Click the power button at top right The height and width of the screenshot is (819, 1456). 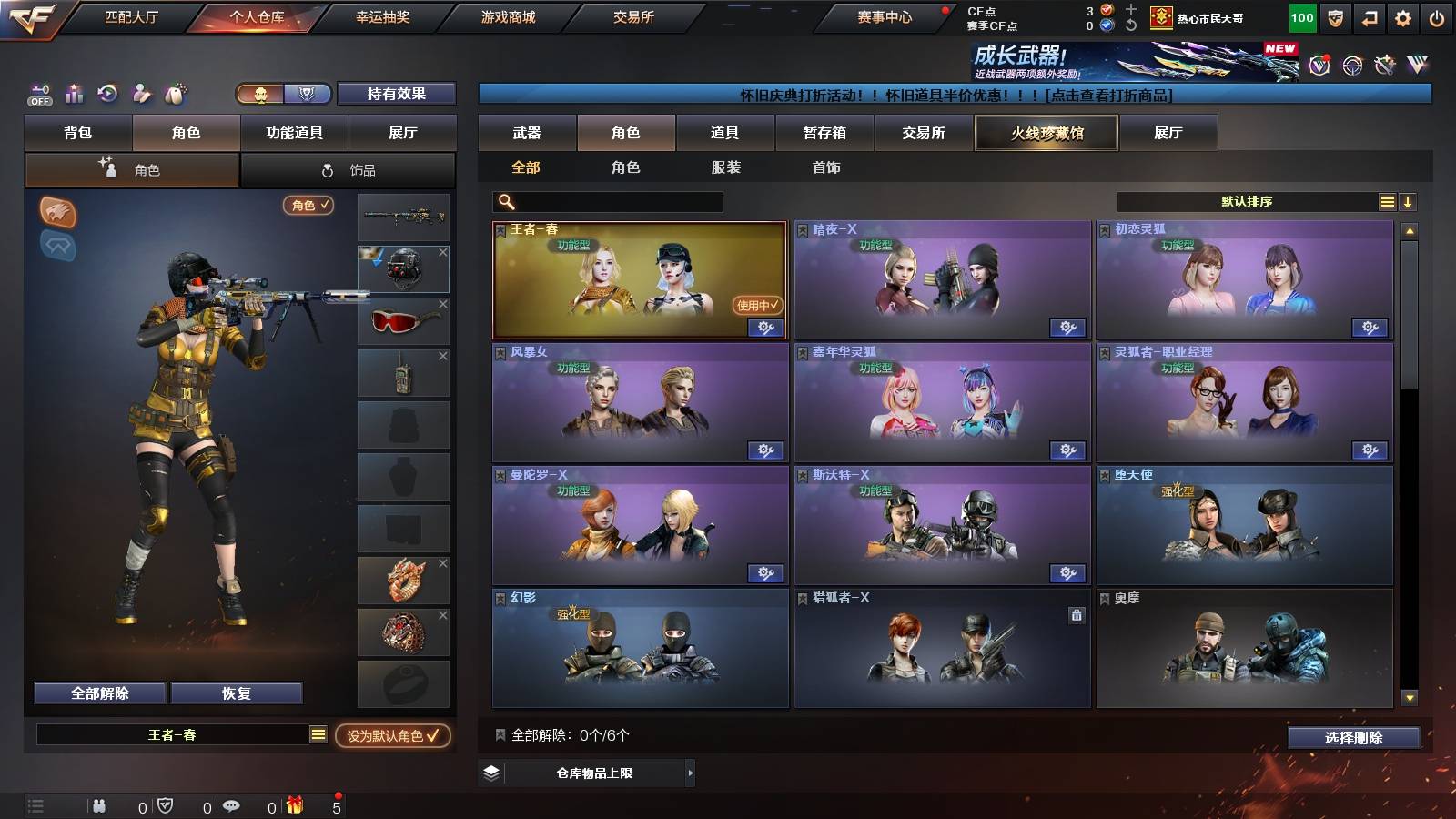tap(1436, 17)
